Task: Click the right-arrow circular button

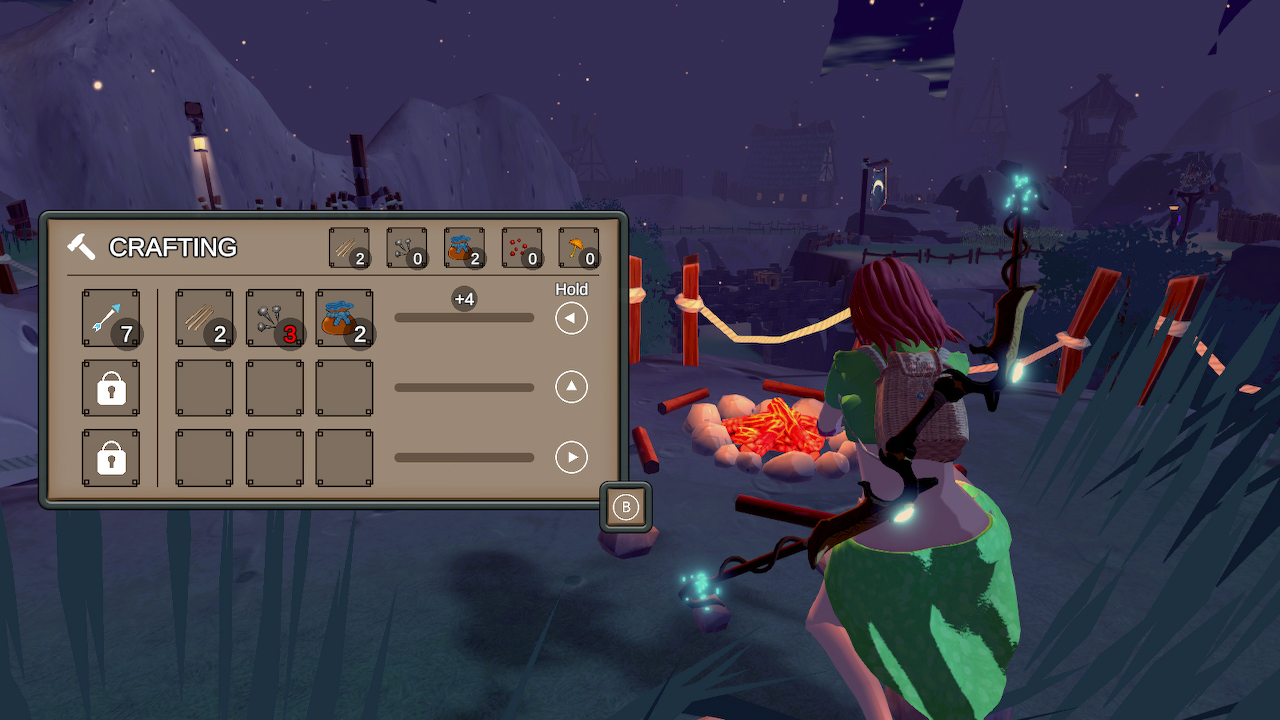Action: (x=571, y=457)
